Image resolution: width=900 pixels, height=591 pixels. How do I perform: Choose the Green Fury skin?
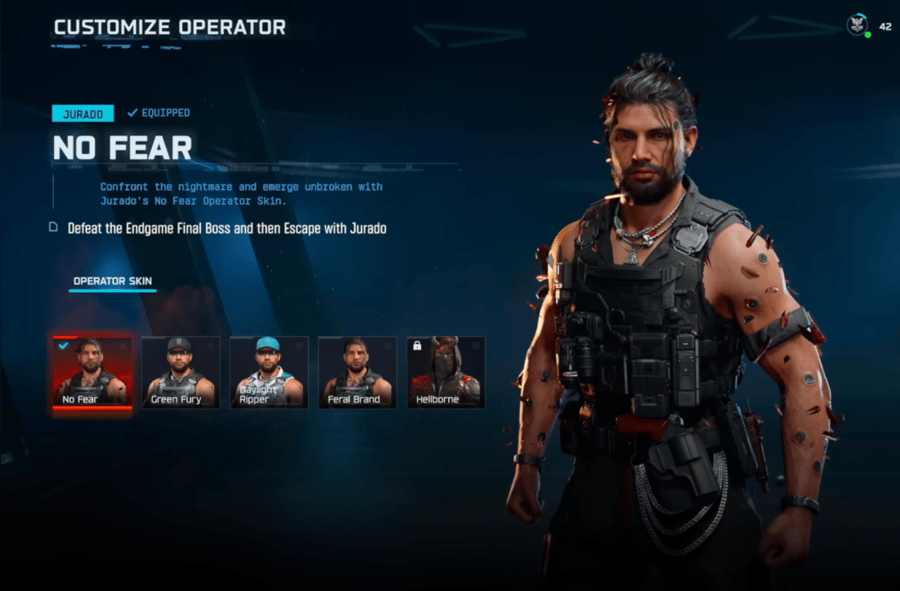pyautogui.click(x=180, y=372)
